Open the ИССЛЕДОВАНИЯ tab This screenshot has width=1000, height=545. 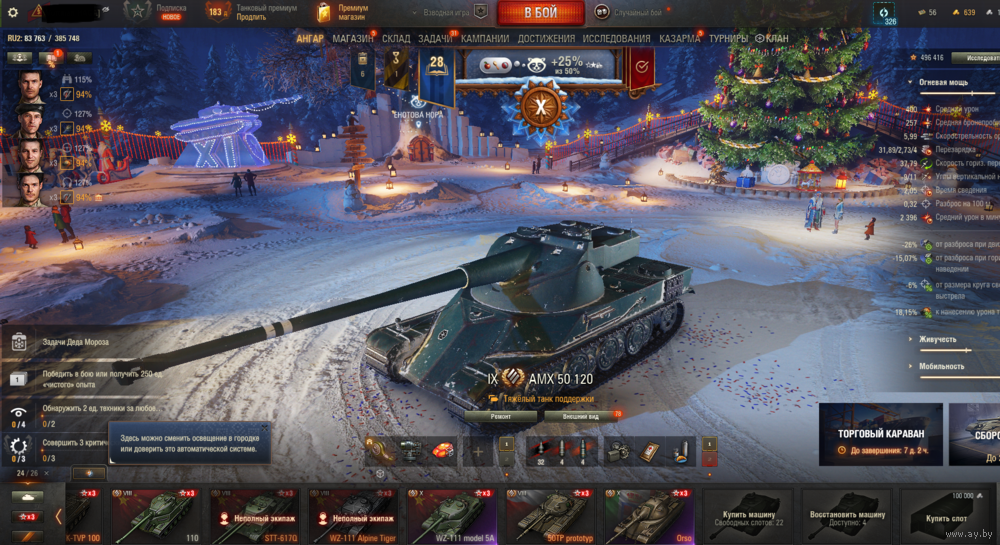[x=617, y=38]
